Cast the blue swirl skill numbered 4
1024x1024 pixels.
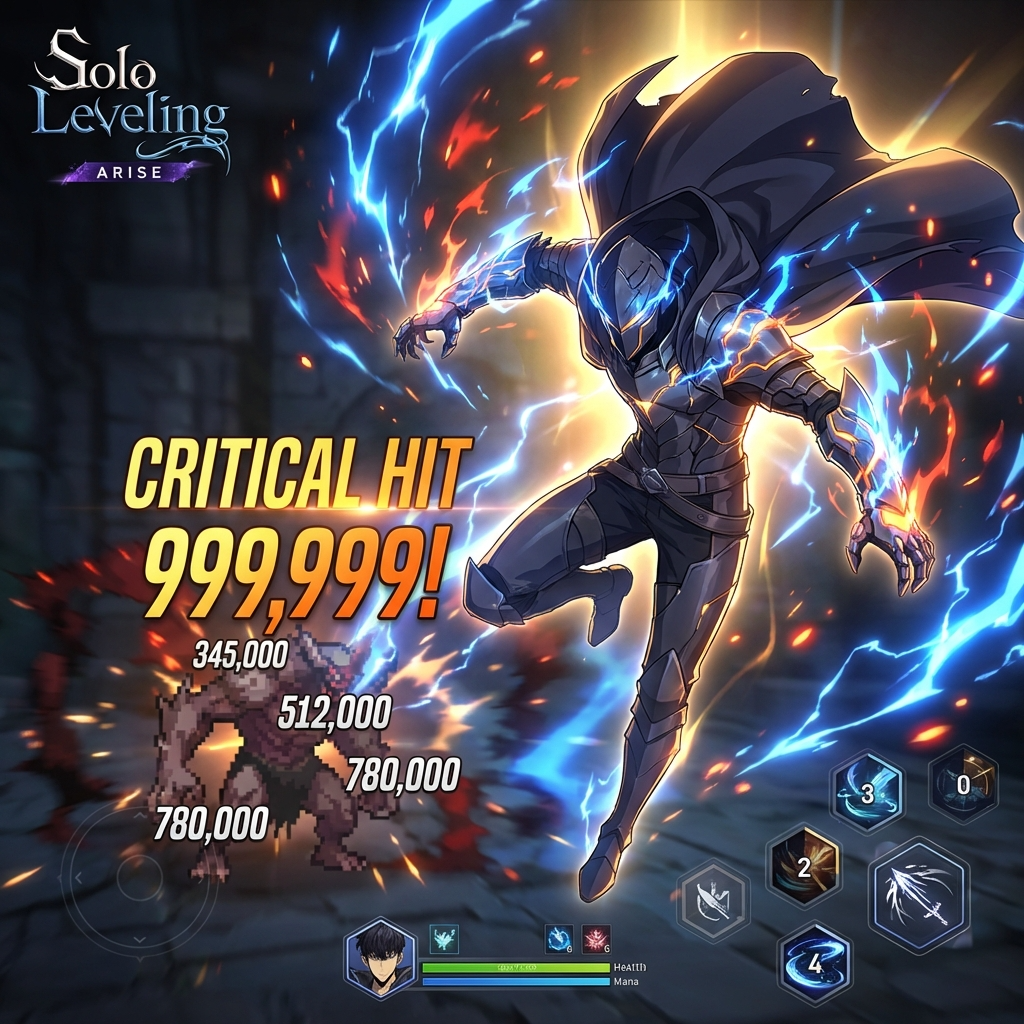click(x=815, y=964)
